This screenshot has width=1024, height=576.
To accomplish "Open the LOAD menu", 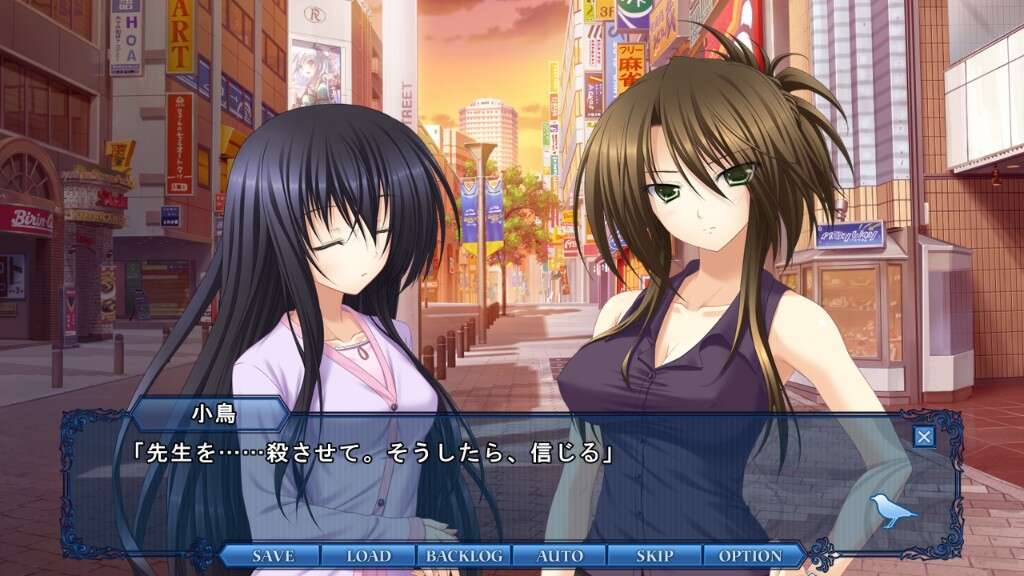I will [x=368, y=555].
